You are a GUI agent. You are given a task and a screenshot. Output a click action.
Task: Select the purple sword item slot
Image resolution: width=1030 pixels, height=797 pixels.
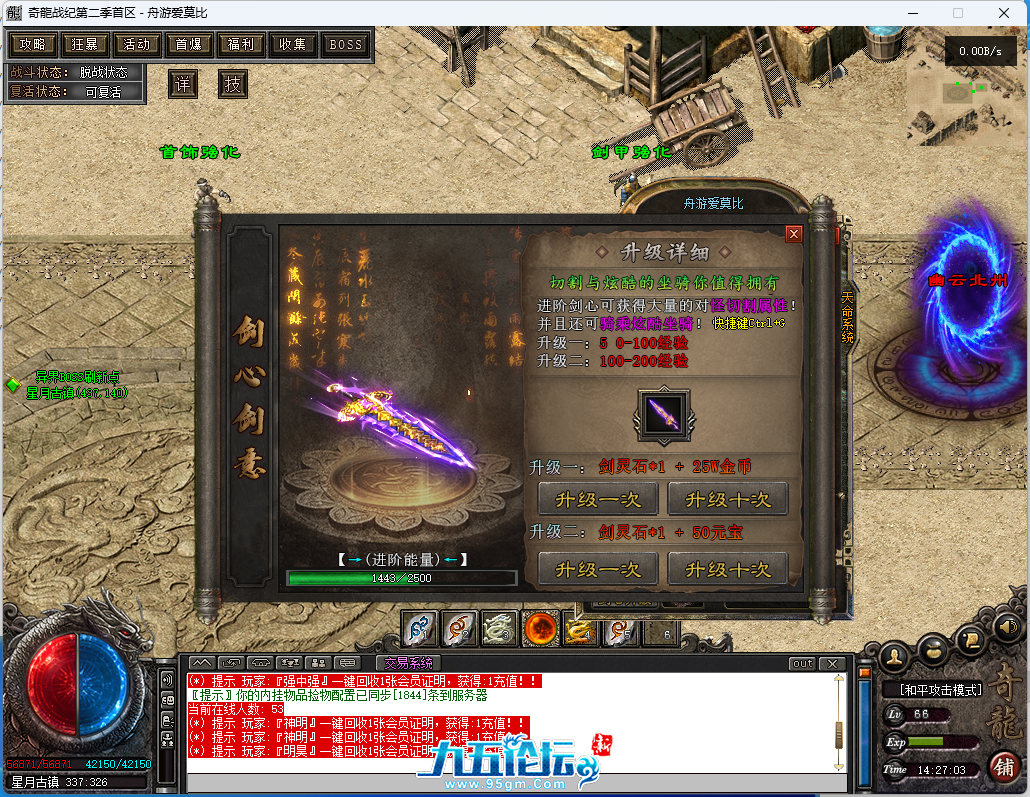[663, 415]
